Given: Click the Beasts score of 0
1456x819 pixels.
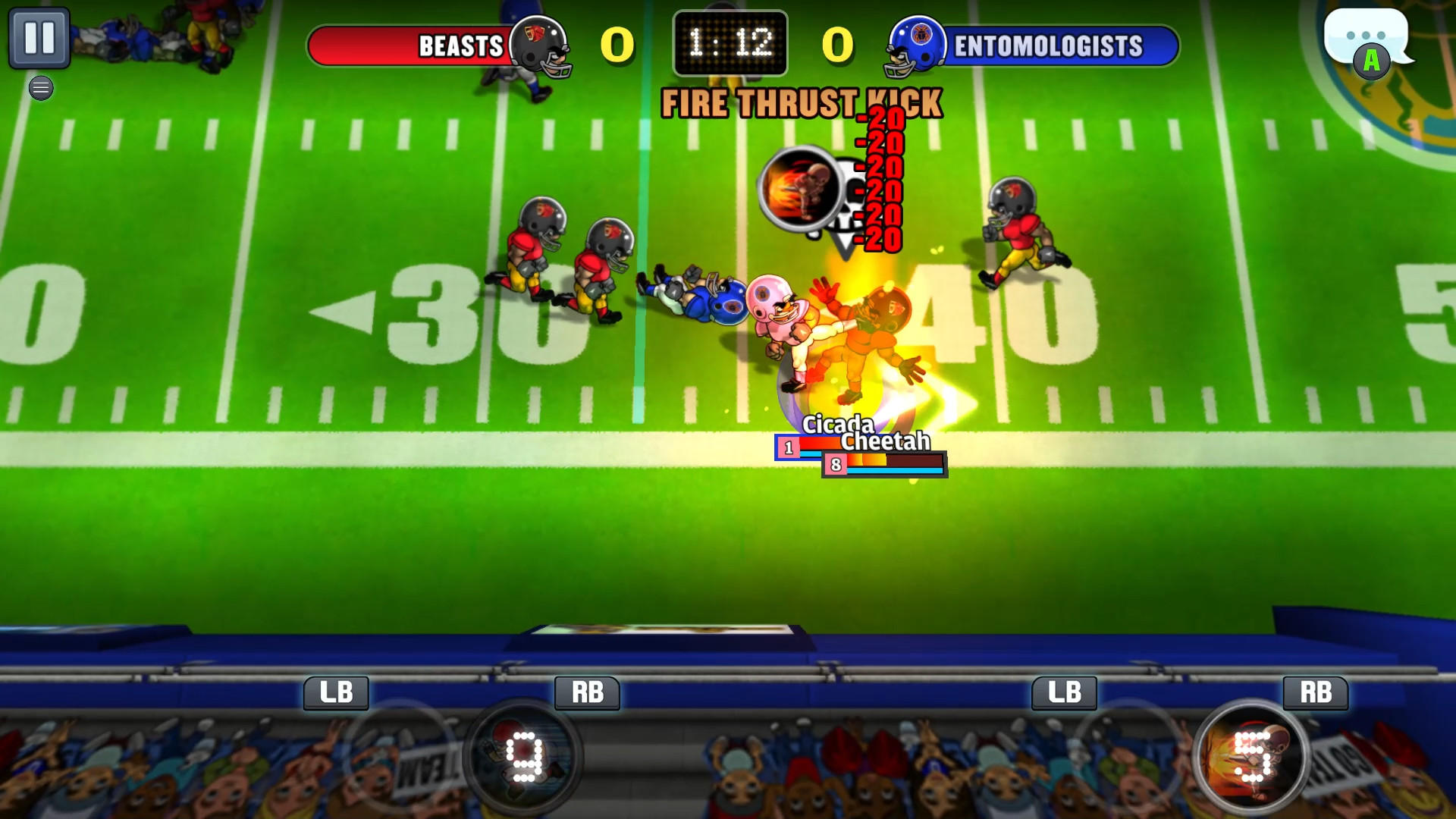Looking at the screenshot, I should 617,45.
